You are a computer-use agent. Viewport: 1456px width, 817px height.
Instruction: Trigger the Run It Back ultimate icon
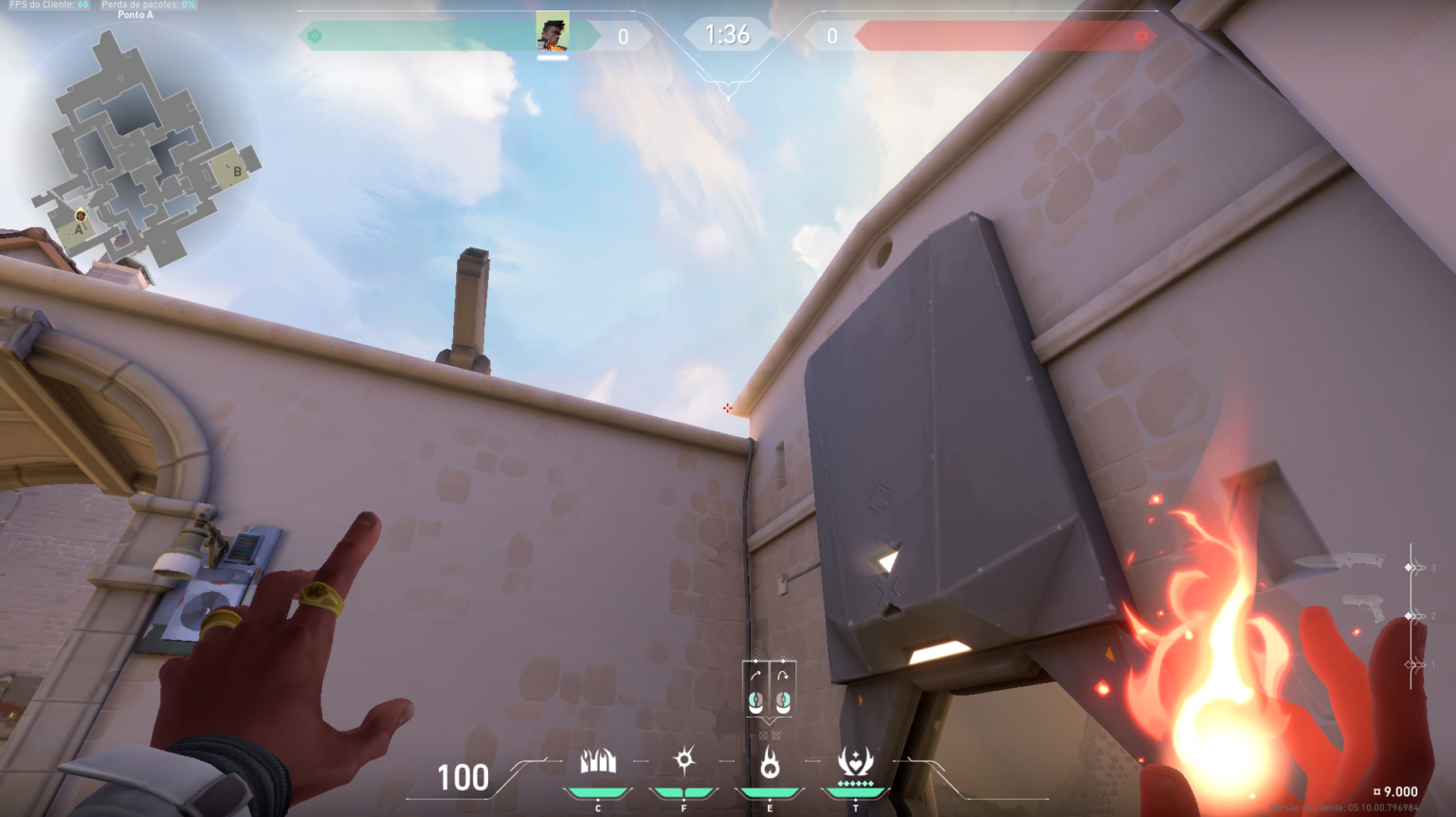click(855, 761)
